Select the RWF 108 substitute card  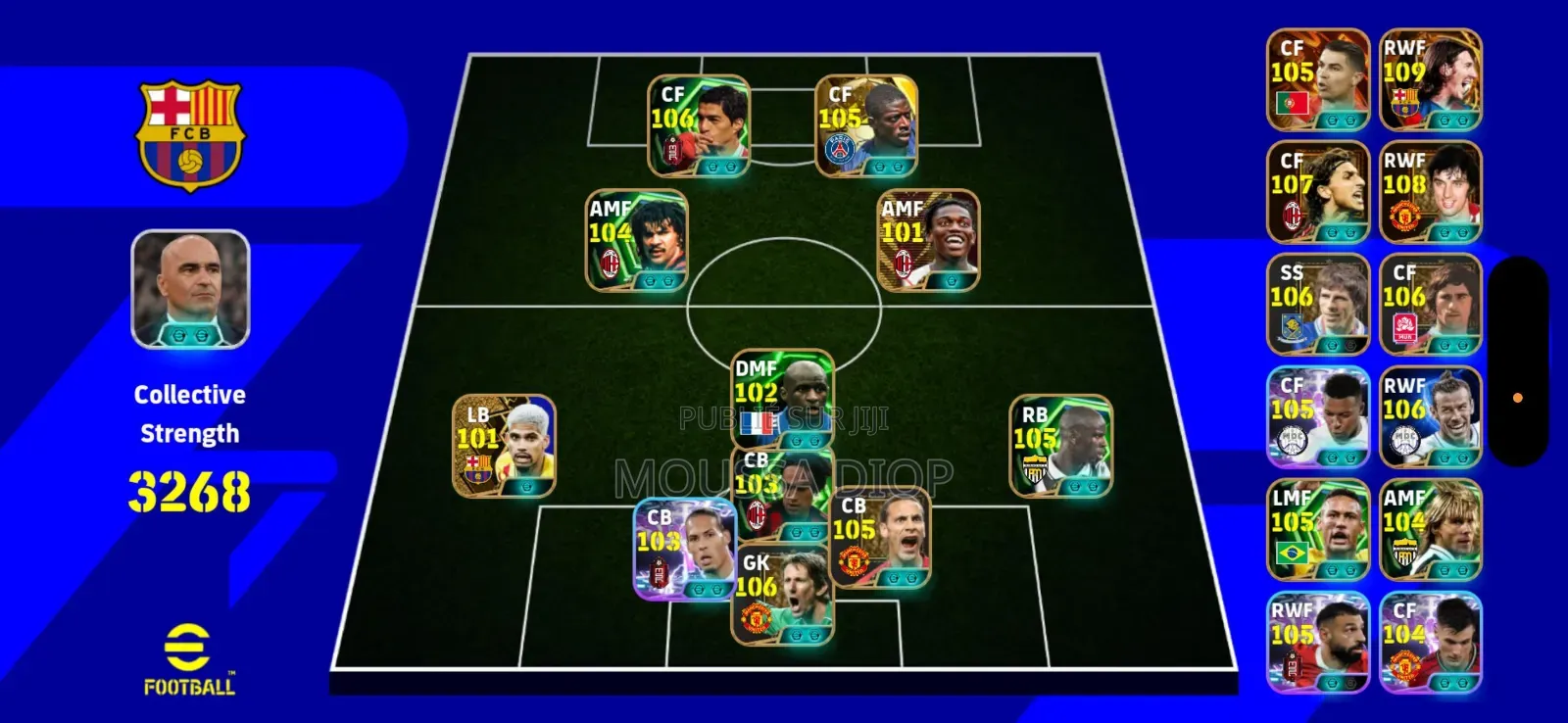(1430, 193)
